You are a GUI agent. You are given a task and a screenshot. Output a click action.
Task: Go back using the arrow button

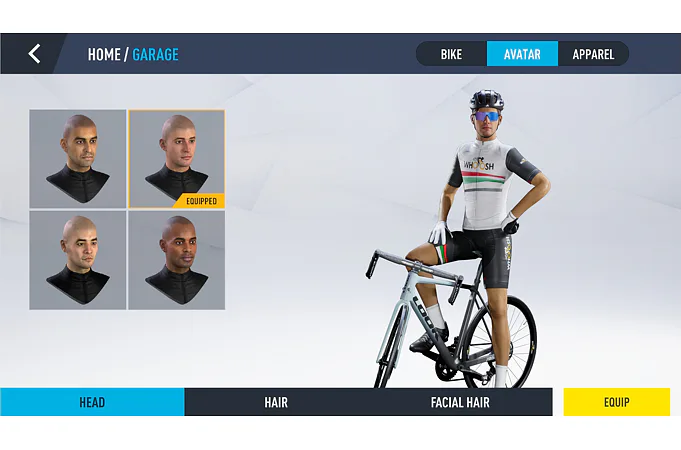tap(34, 54)
